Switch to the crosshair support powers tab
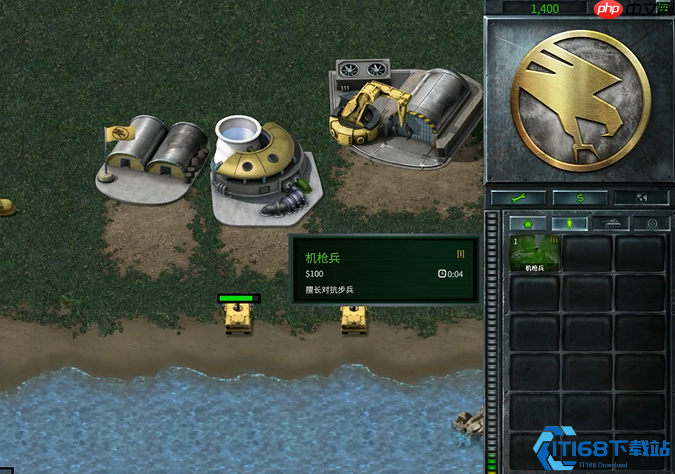The height and width of the screenshot is (474, 675). [652, 224]
